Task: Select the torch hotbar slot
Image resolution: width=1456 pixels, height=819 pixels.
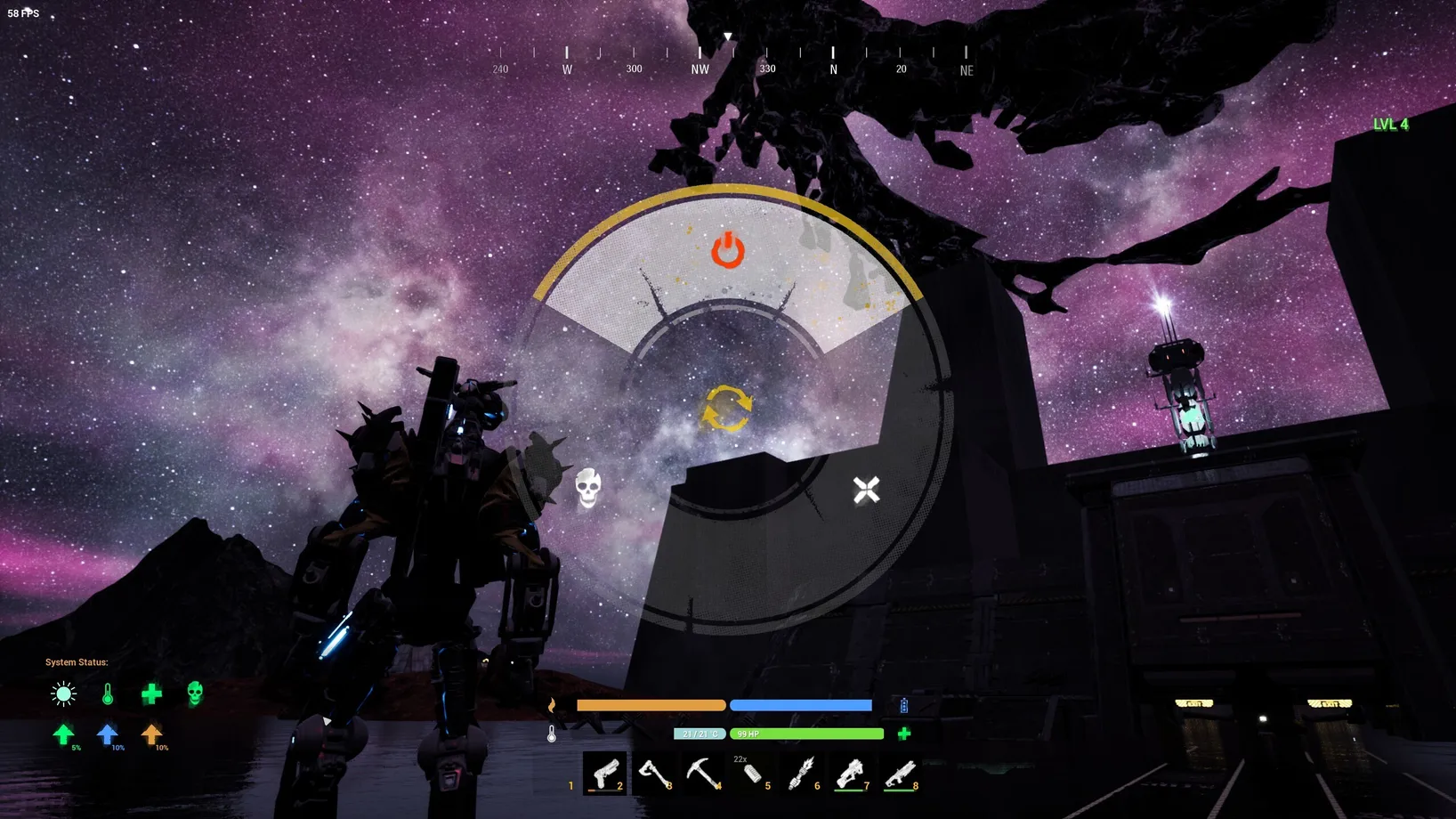Action: [x=801, y=773]
